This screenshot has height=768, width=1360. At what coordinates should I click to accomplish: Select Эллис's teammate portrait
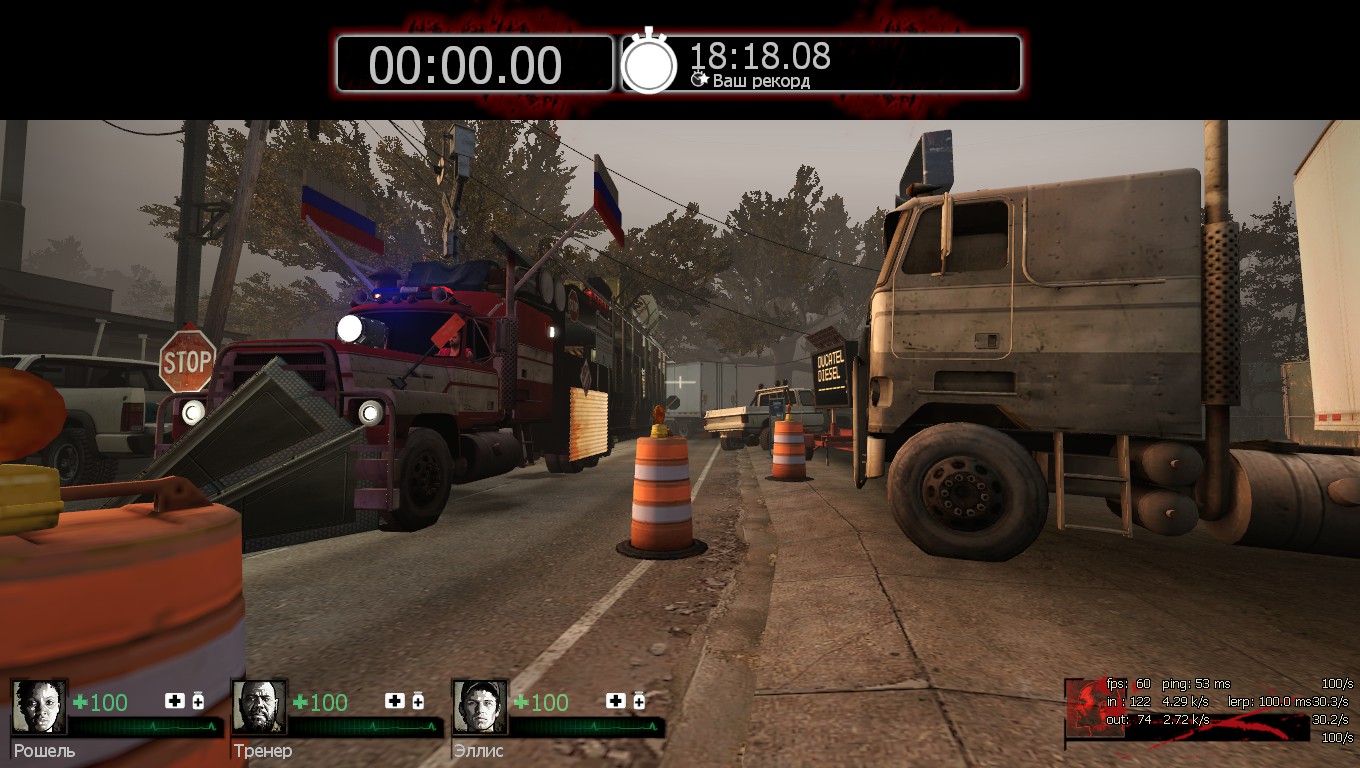pyautogui.click(x=480, y=707)
